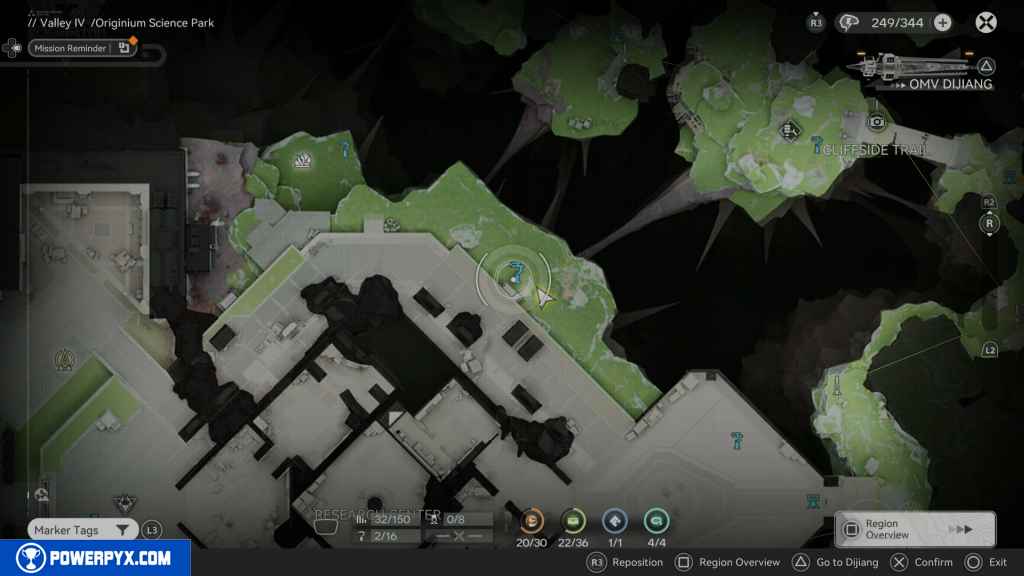Open the PowerPyx.com watermark link
This screenshot has height=576, width=1024.
click(95, 558)
